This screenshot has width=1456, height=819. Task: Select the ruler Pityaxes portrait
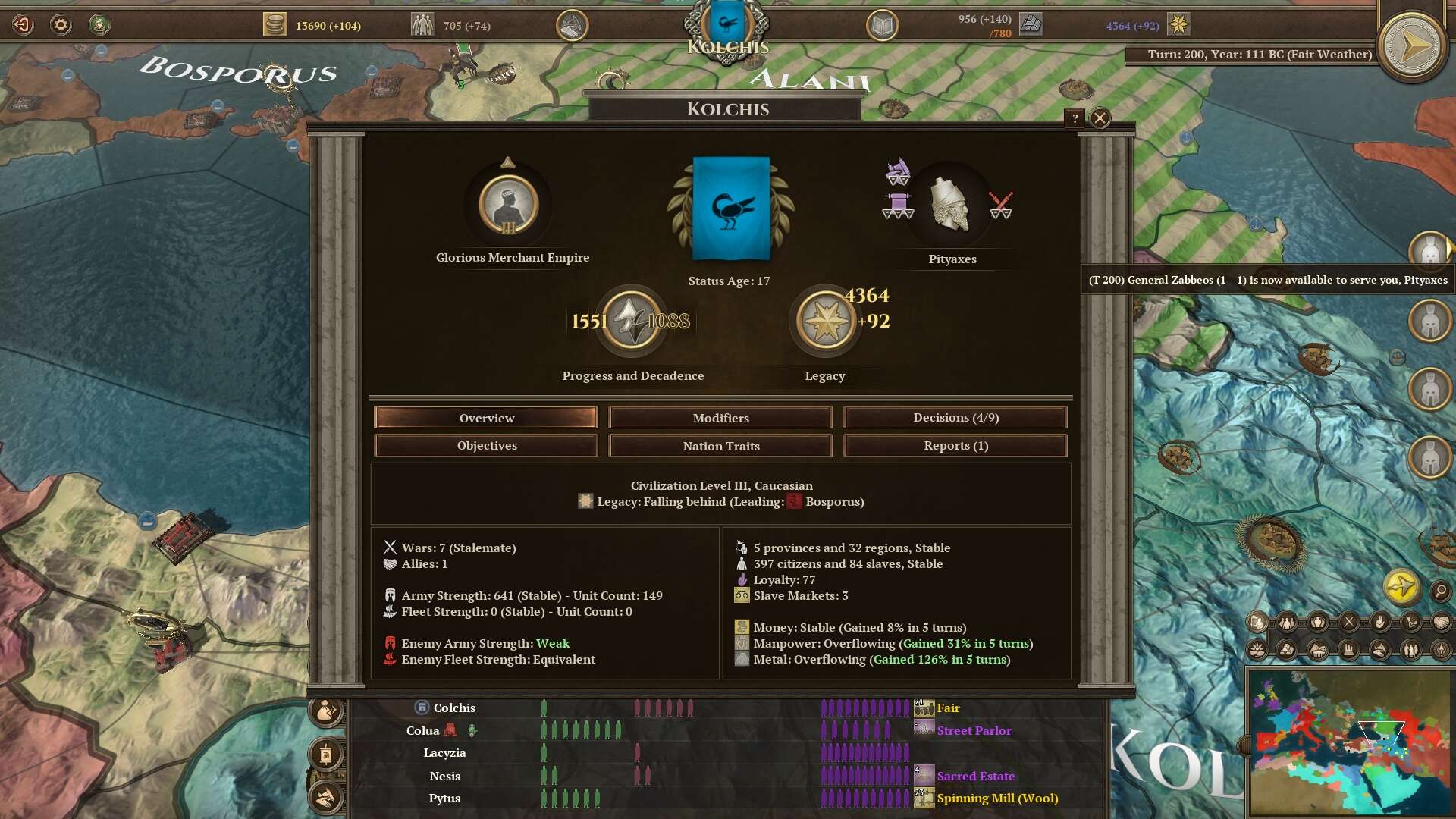pyautogui.click(x=950, y=205)
